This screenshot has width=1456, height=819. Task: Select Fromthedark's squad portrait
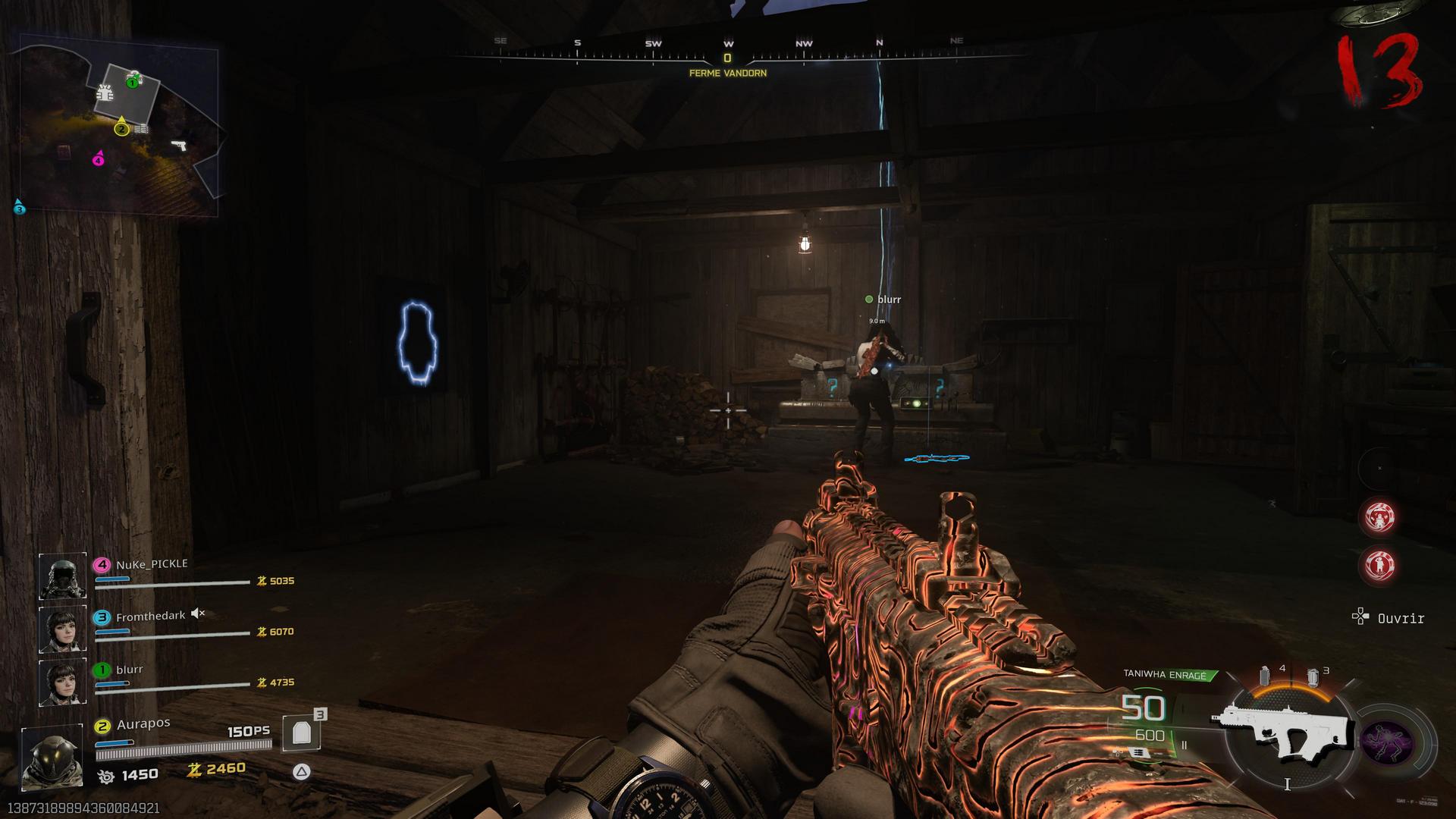pyautogui.click(x=62, y=629)
